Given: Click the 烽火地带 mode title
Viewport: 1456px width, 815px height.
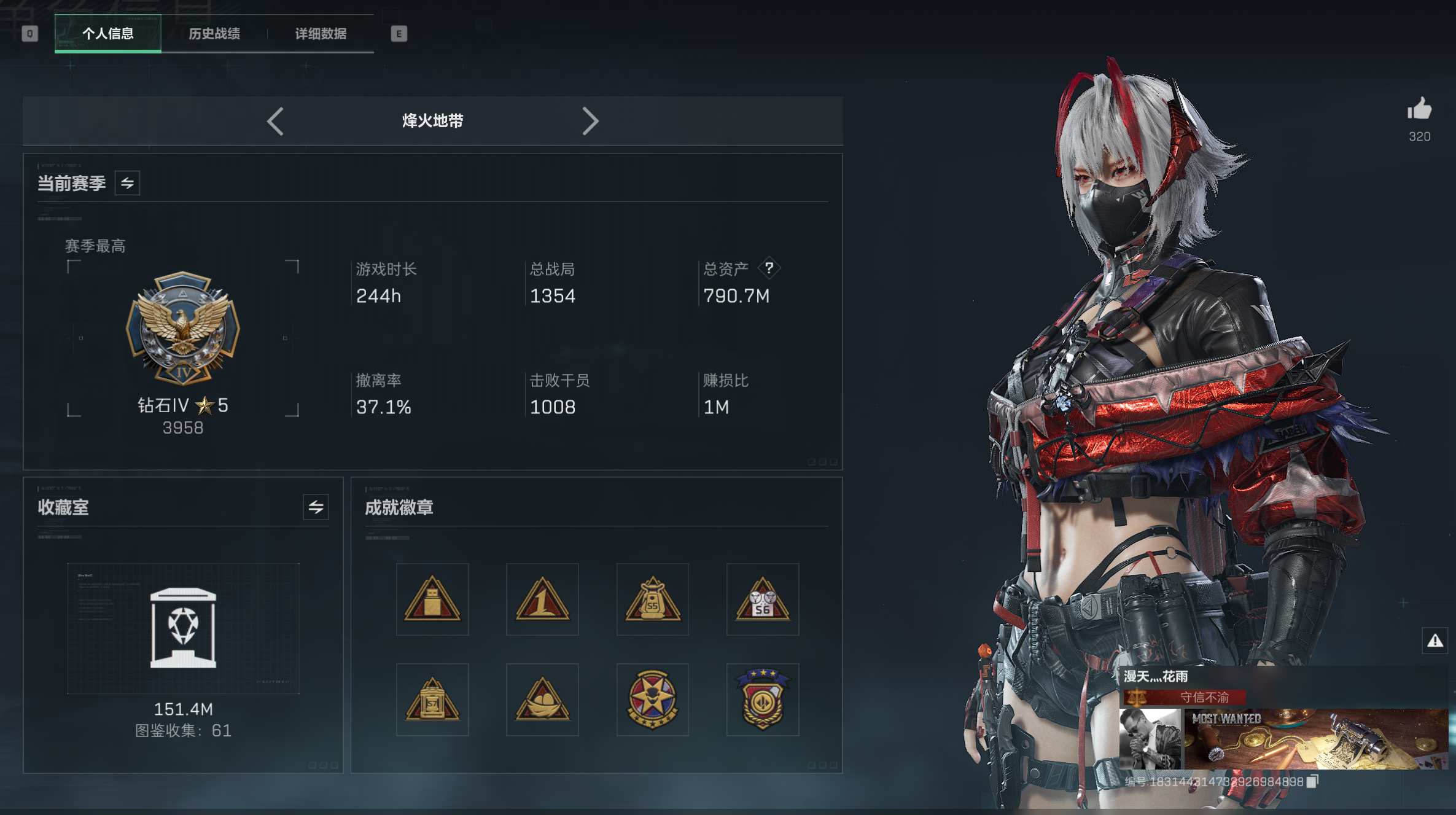Looking at the screenshot, I should tap(432, 122).
